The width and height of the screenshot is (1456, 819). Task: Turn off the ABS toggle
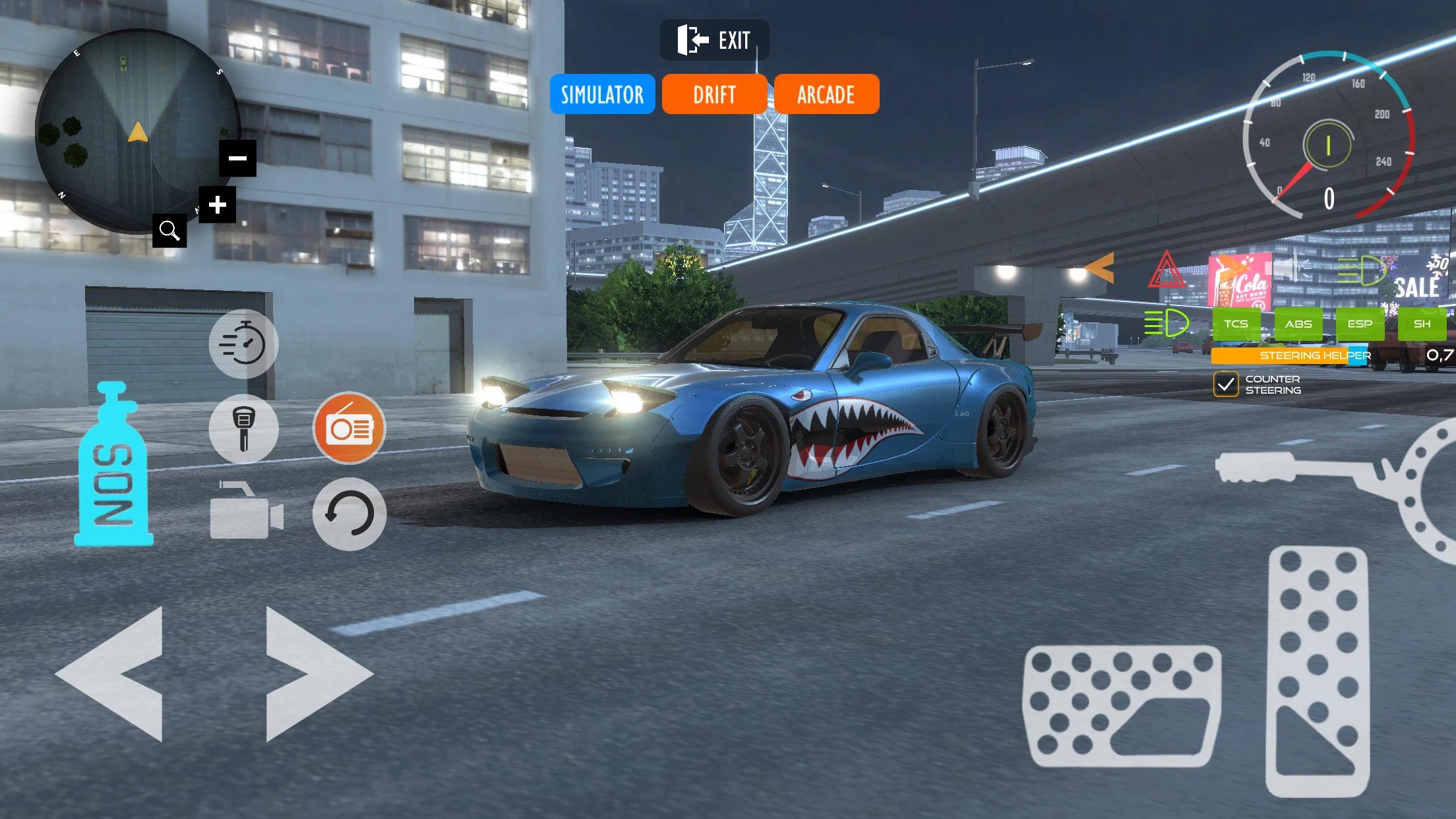[x=1298, y=323]
